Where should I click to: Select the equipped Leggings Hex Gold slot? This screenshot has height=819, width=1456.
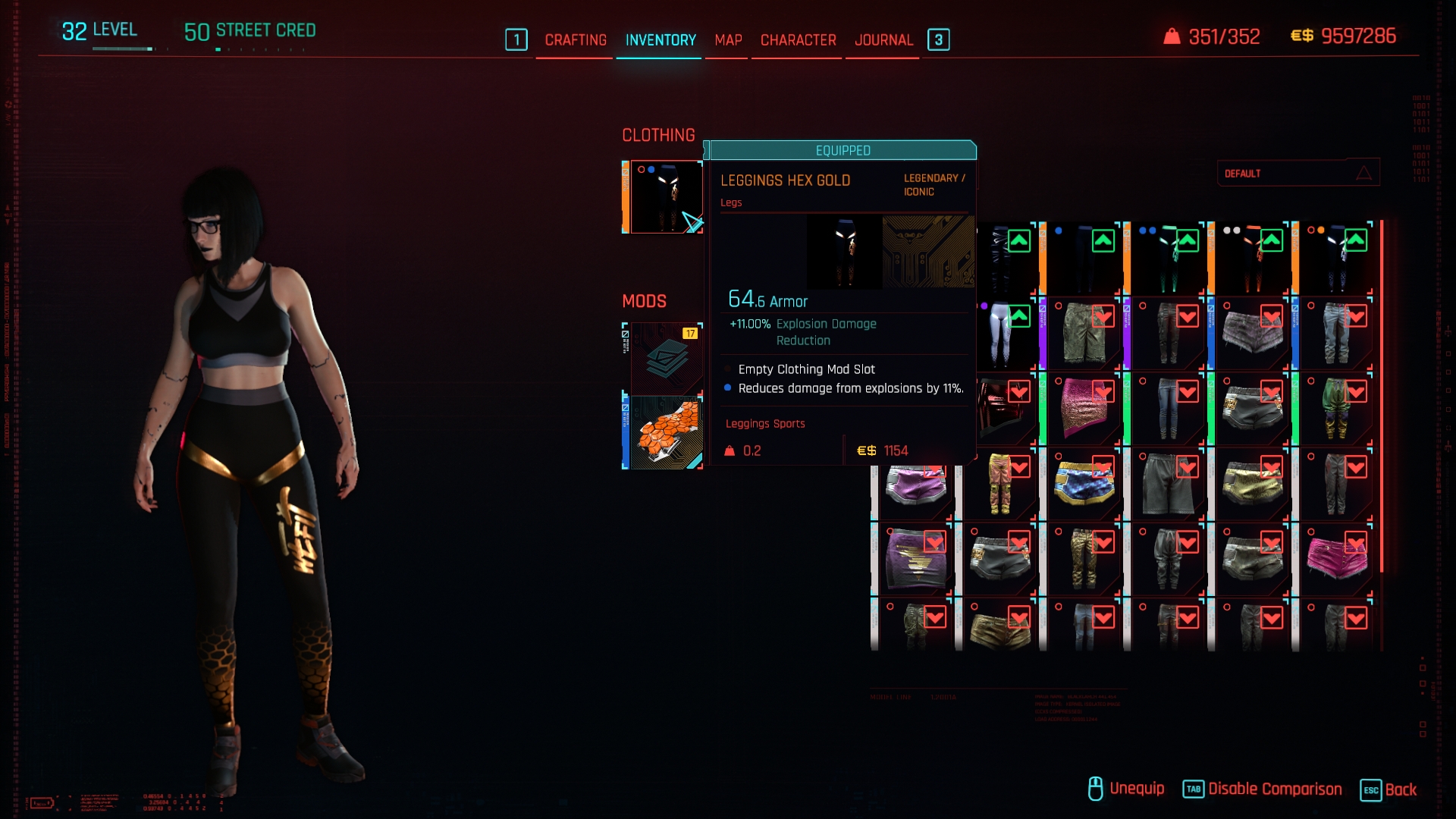click(665, 197)
